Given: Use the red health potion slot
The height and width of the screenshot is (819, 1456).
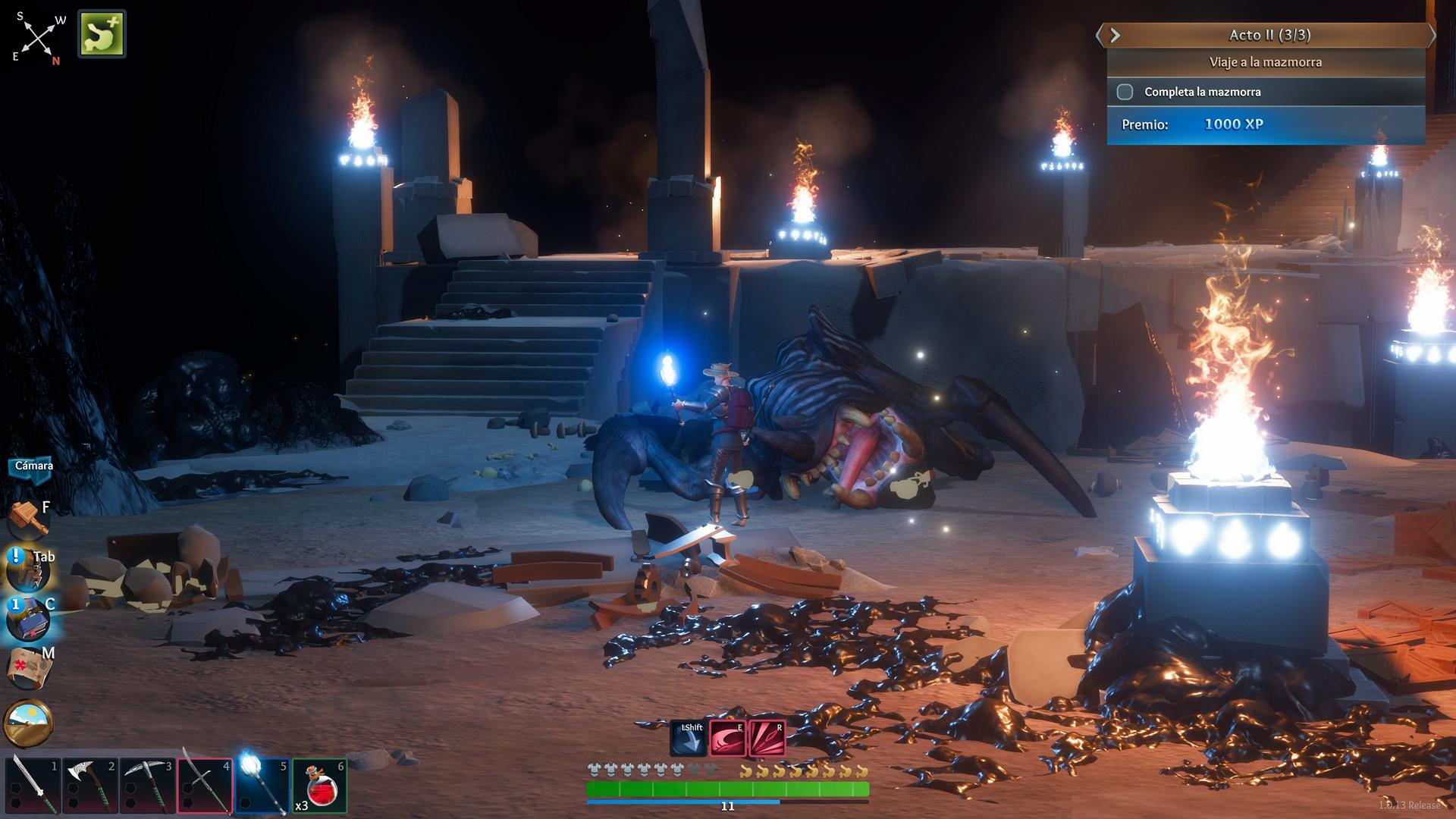Looking at the screenshot, I should [319, 786].
